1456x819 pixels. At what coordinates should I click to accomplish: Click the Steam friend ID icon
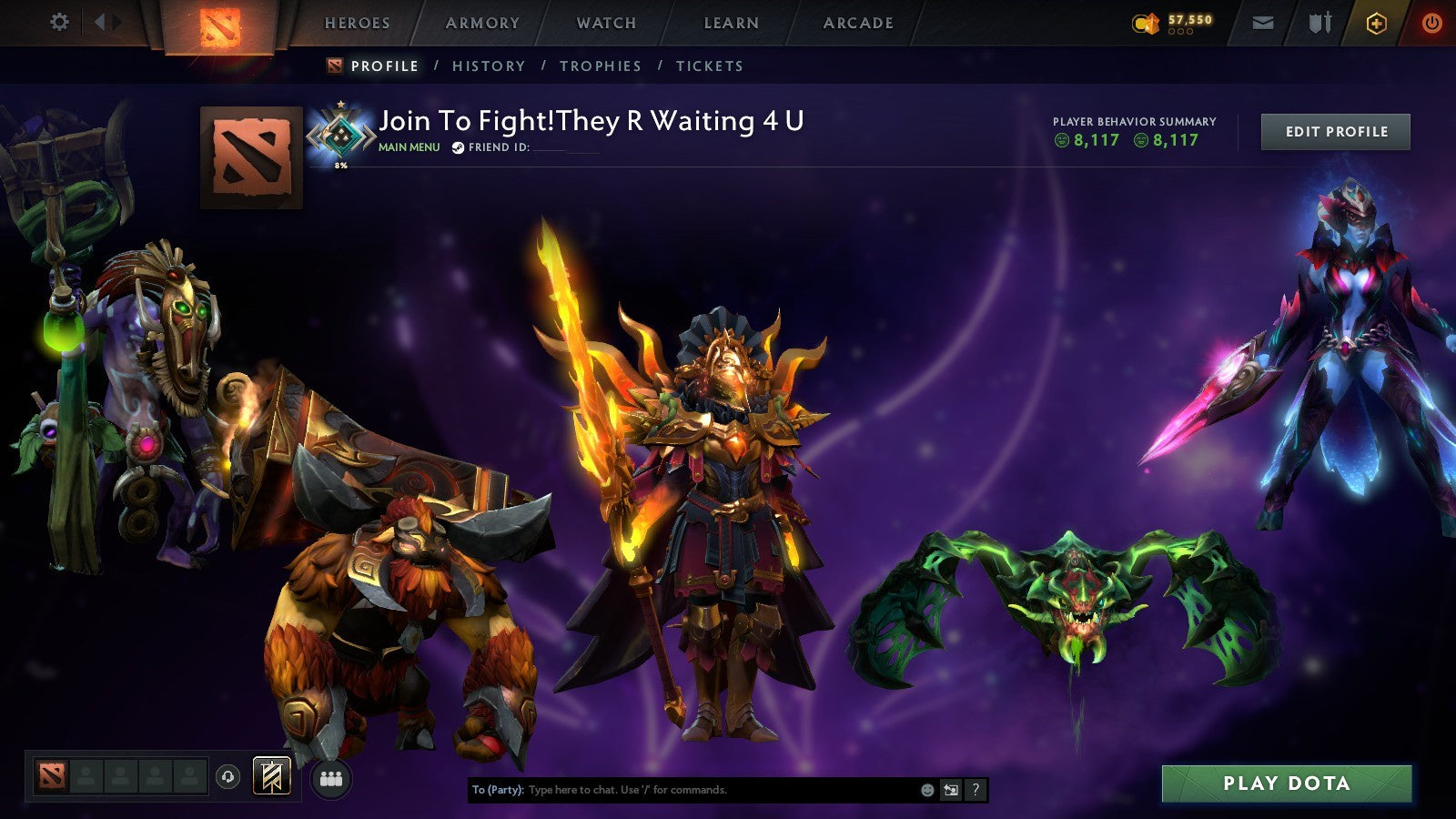coord(457,147)
